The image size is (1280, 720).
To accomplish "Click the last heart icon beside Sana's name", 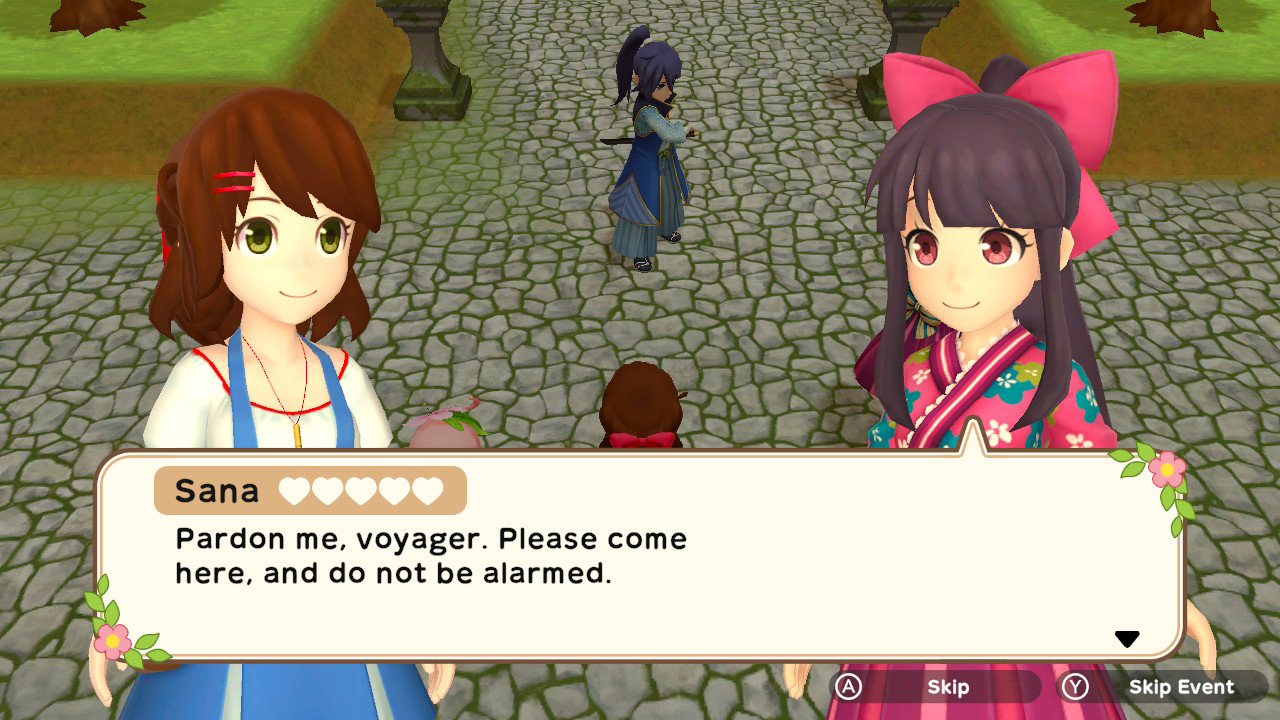I will point(426,491).
